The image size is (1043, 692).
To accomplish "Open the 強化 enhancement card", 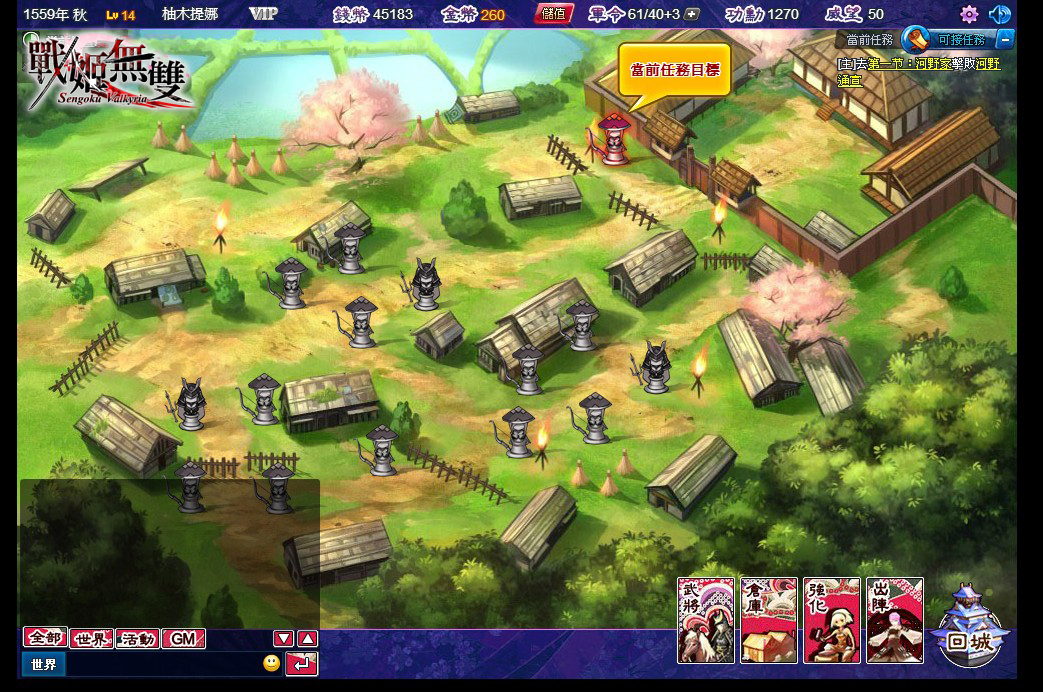I will point(830,620).
